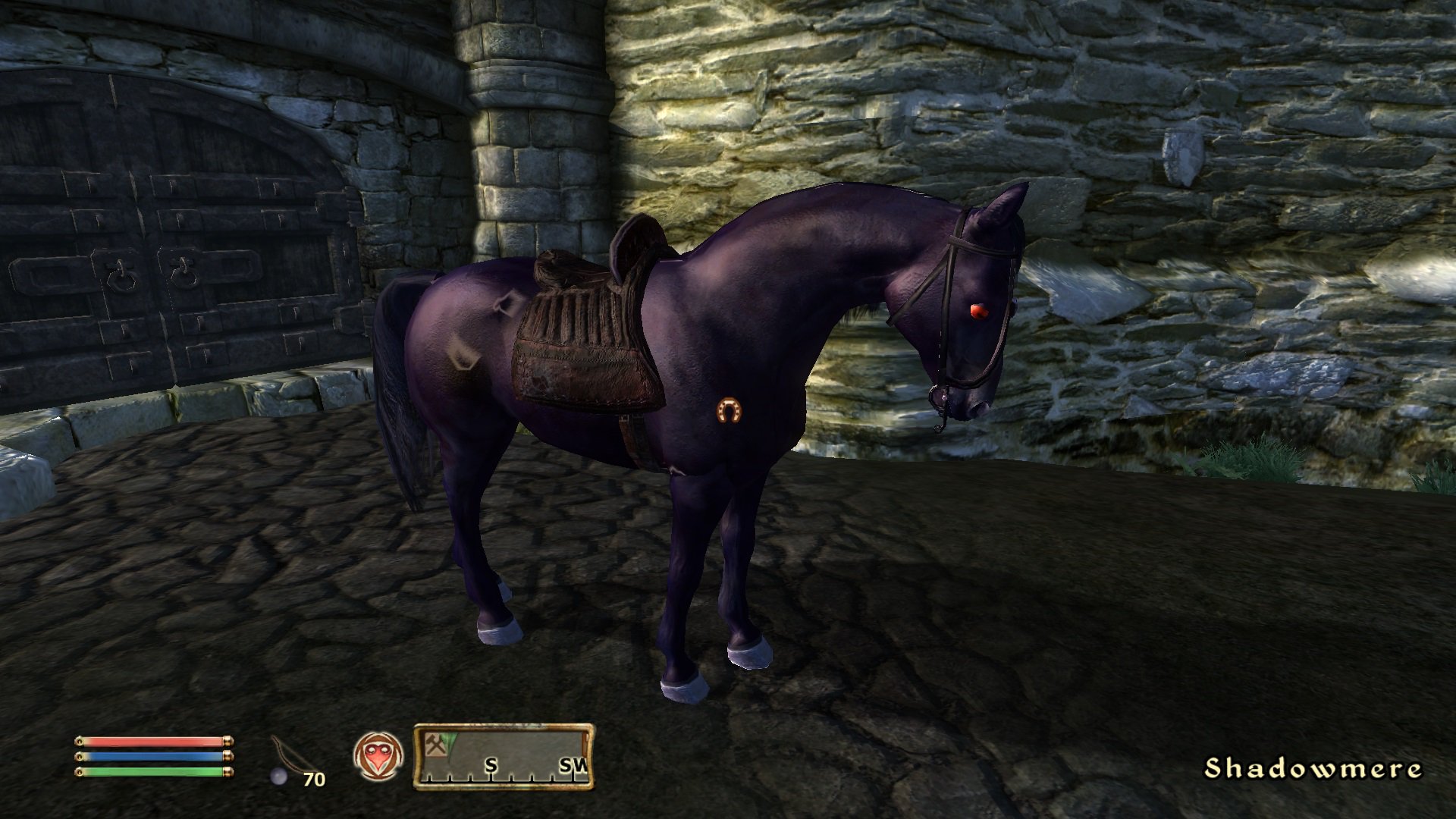Click the blue magicka bar endcap
This screenshot has height=819, width=1456.
click(x=229, y=756)
